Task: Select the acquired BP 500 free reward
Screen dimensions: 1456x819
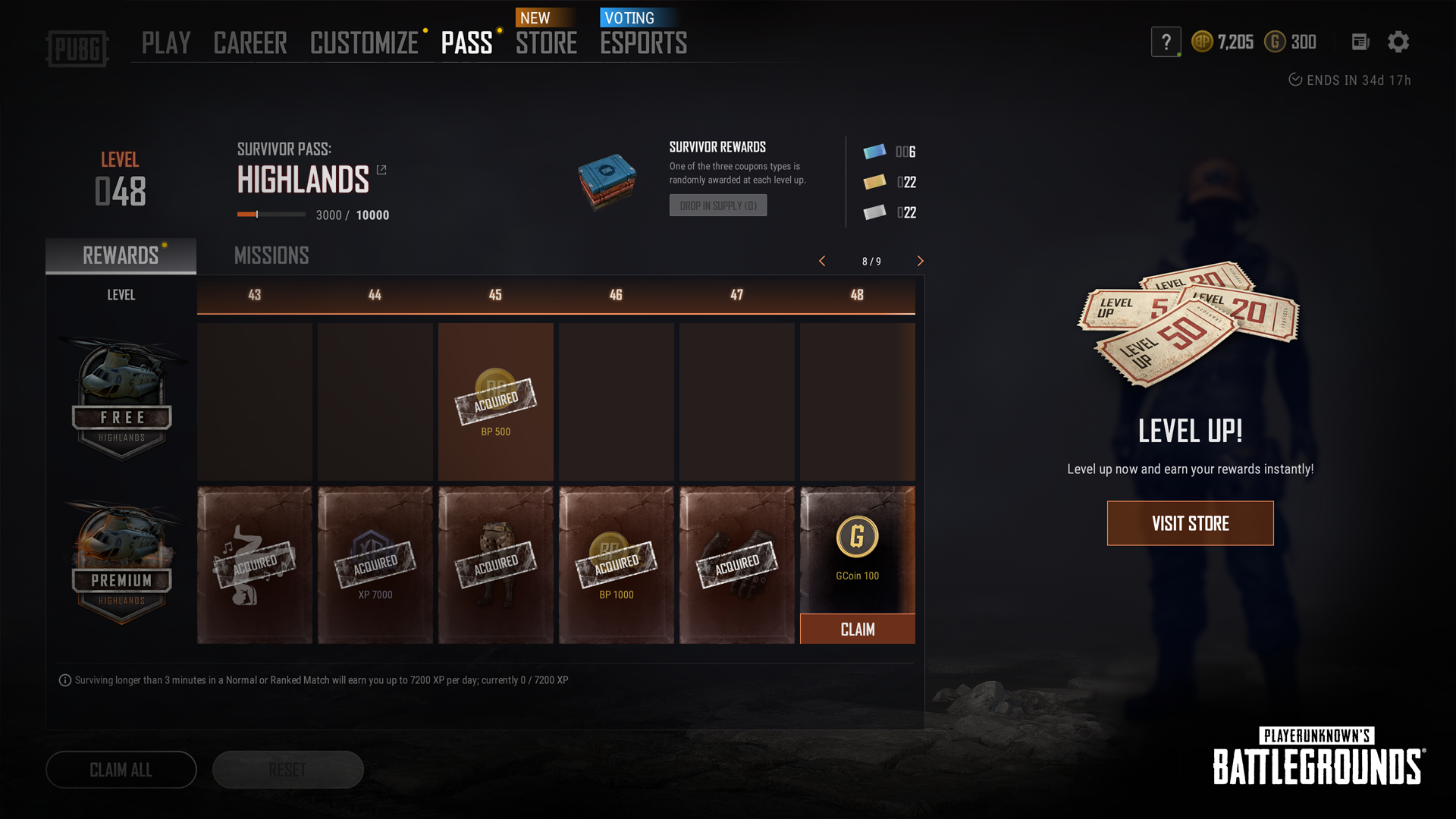Action: pyautogui.click(x=495, y=402)
